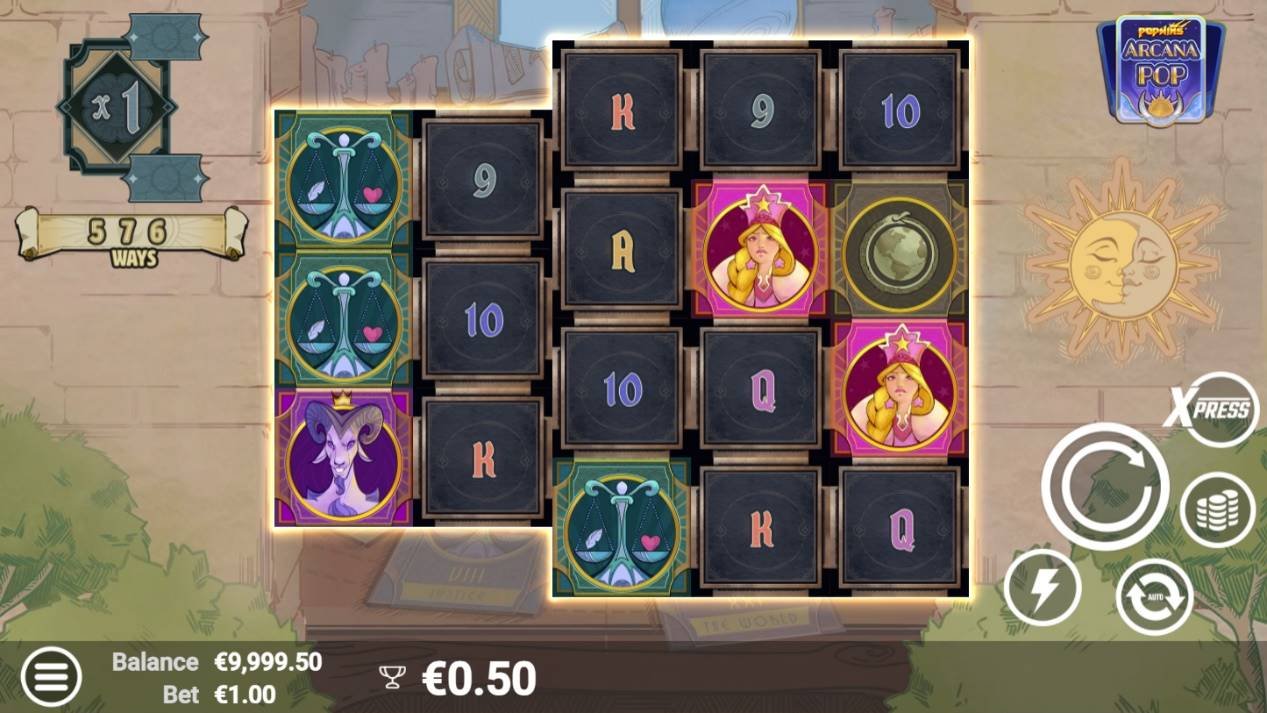Spin the reels with the large spin button
This screenshot has height=713, width=1267.
1104,485
